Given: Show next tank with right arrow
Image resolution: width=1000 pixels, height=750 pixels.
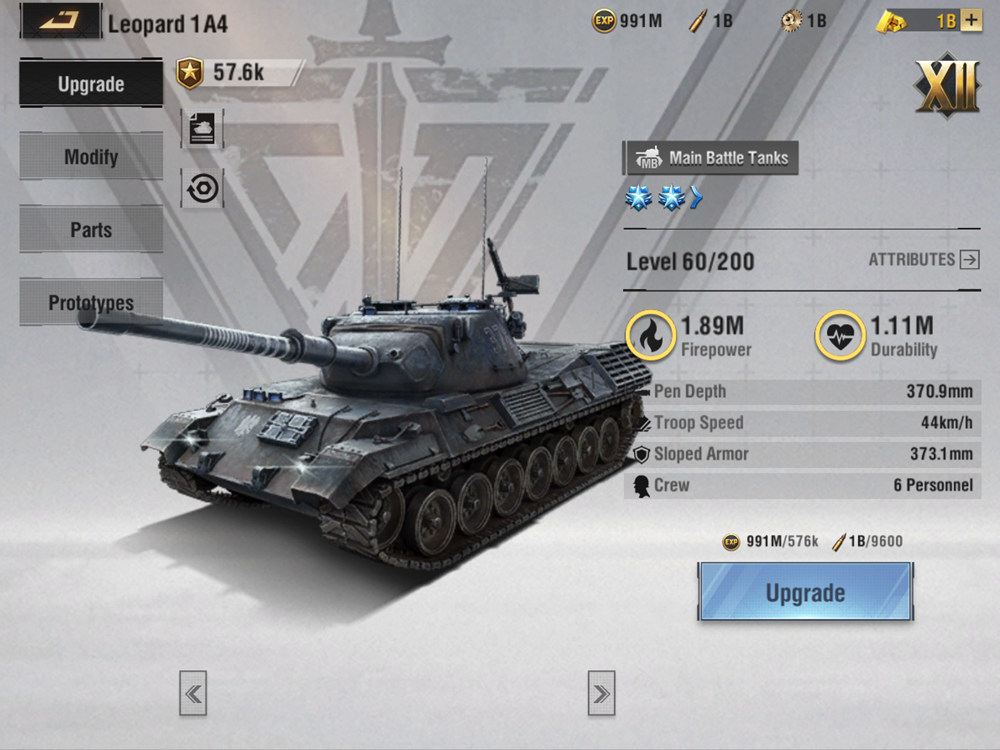Looking at the screenshot, I should point(601,693).
